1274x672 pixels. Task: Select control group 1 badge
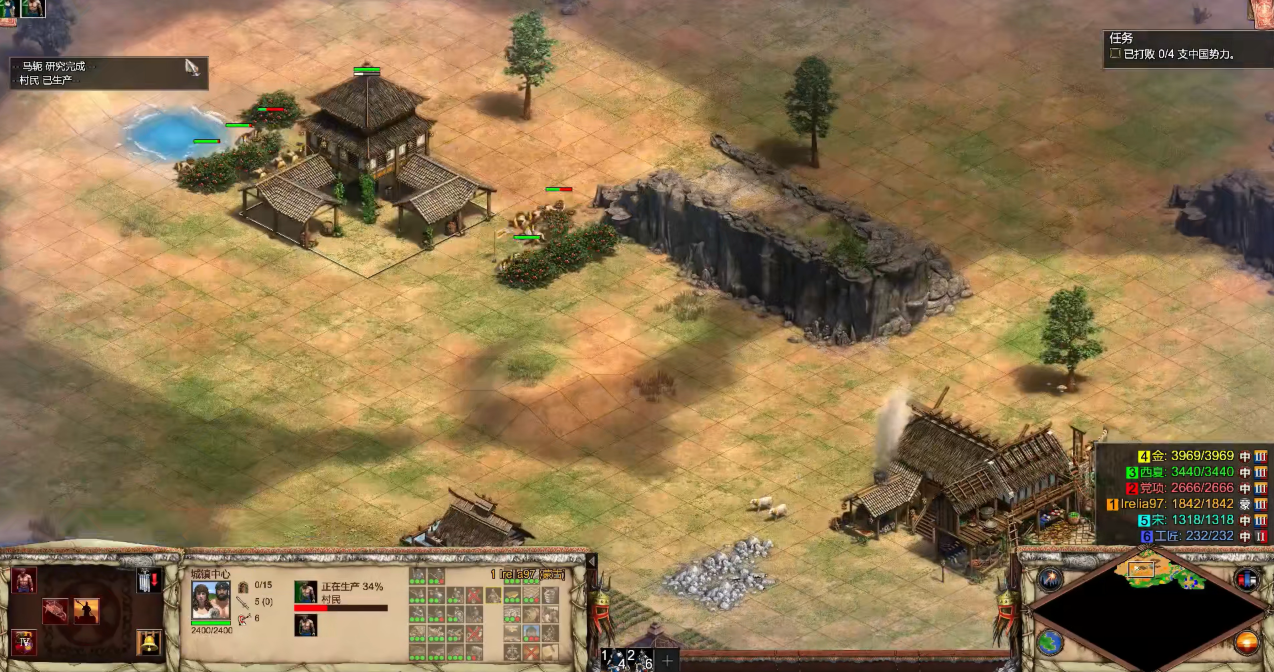[607, 658]
